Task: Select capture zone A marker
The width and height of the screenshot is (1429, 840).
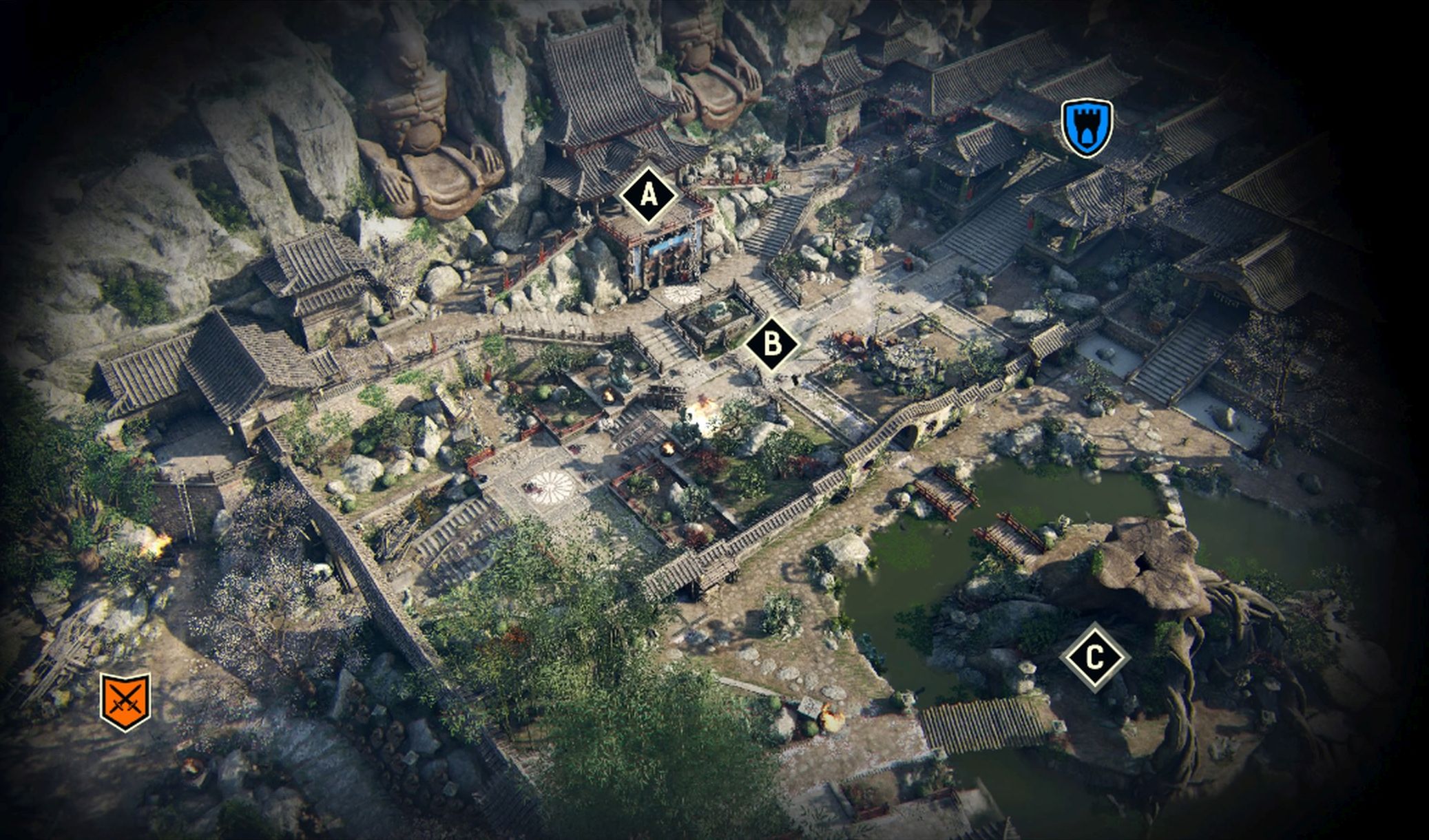Action: [x=648, y=196]
